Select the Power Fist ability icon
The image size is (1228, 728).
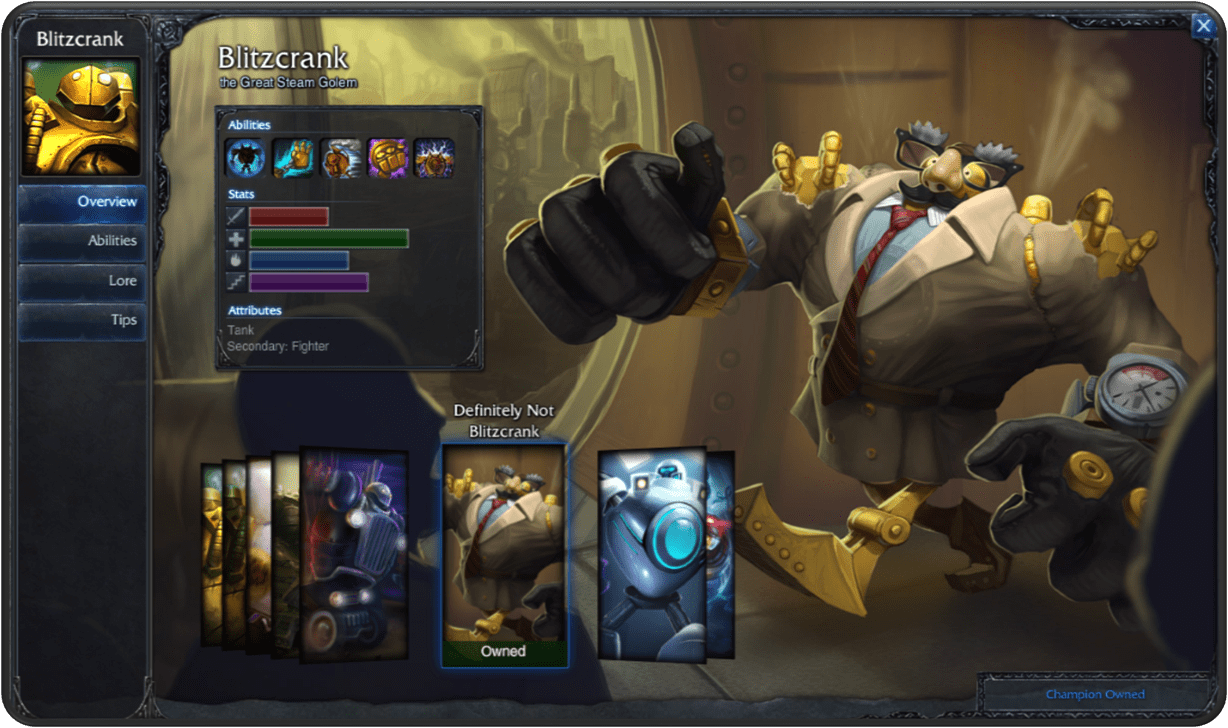387,158
